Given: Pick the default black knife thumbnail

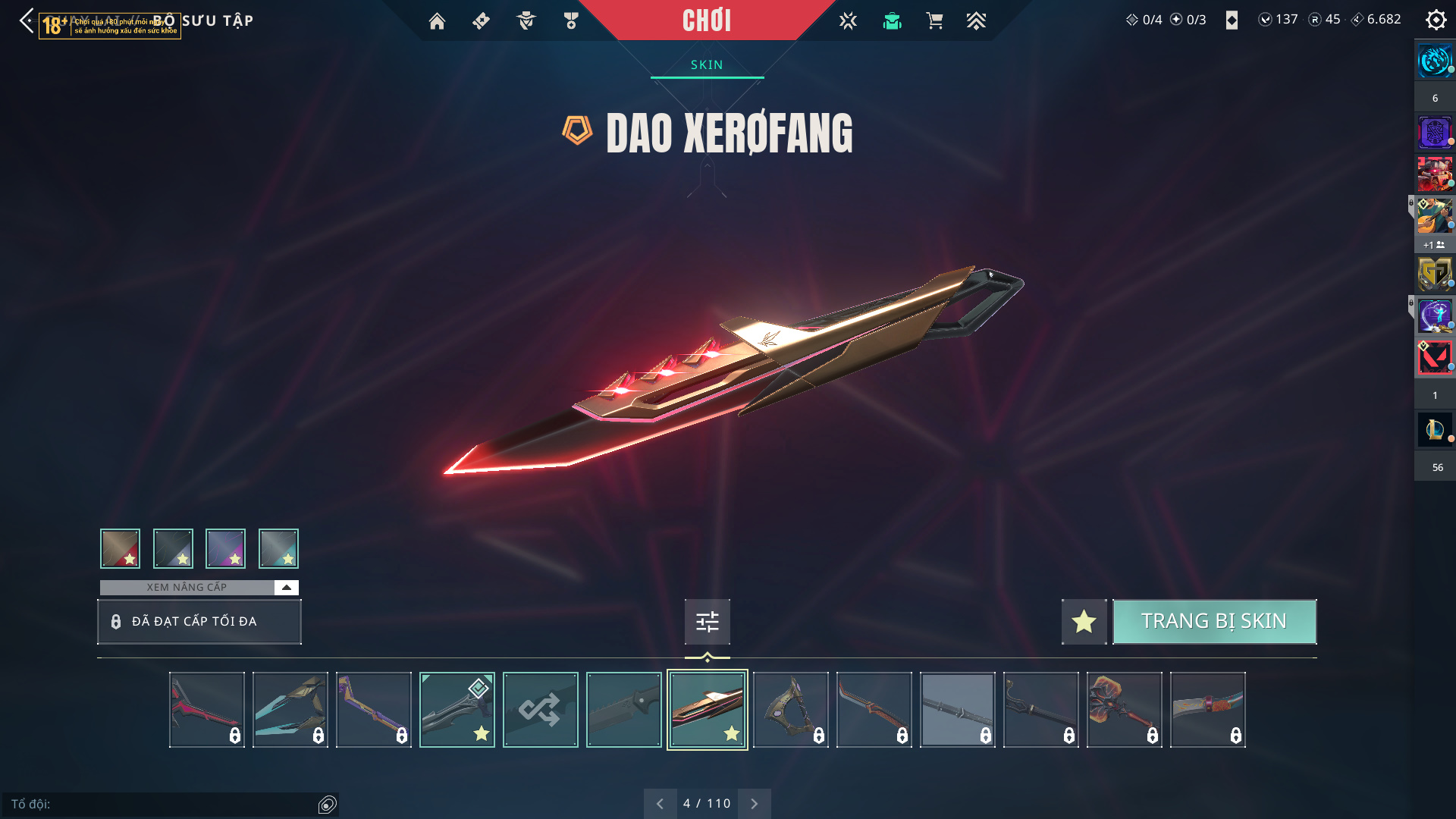Looking at the screenshot, I should click(x=623, y=710).
